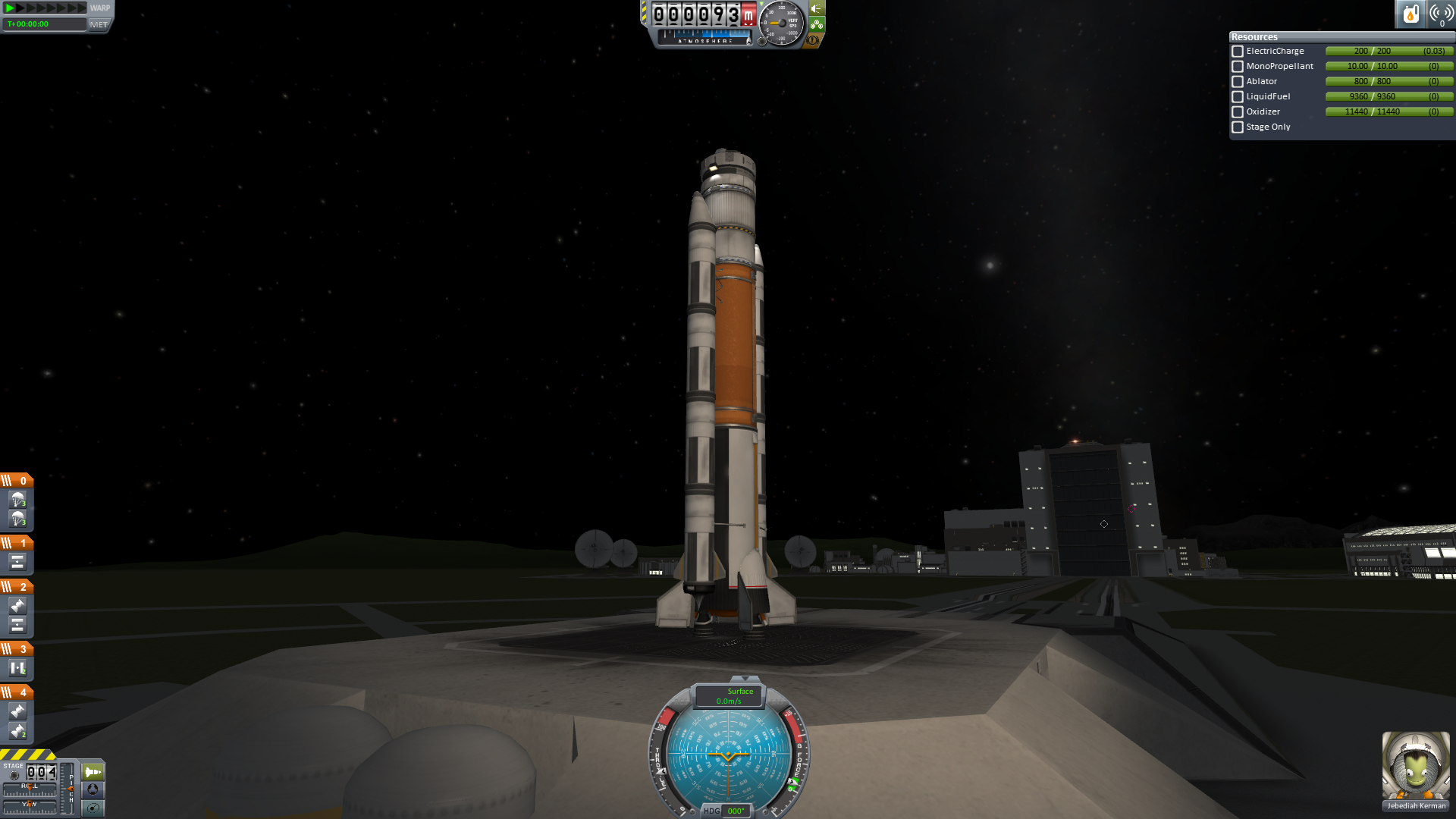Hide the resources panel via fuel icon

pos(1410,14)
